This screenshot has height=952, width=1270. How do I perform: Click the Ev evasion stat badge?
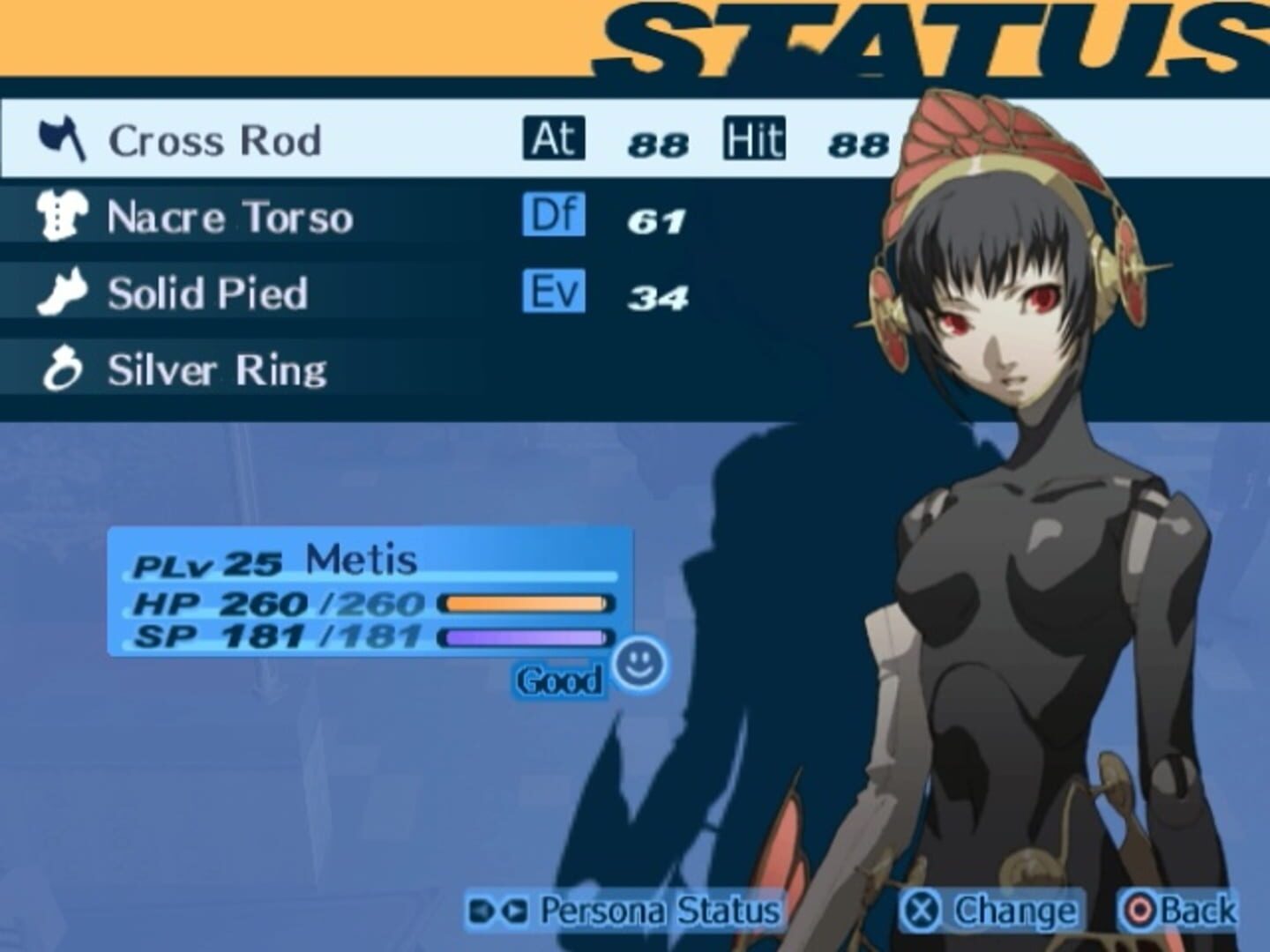tap(553, 293)
